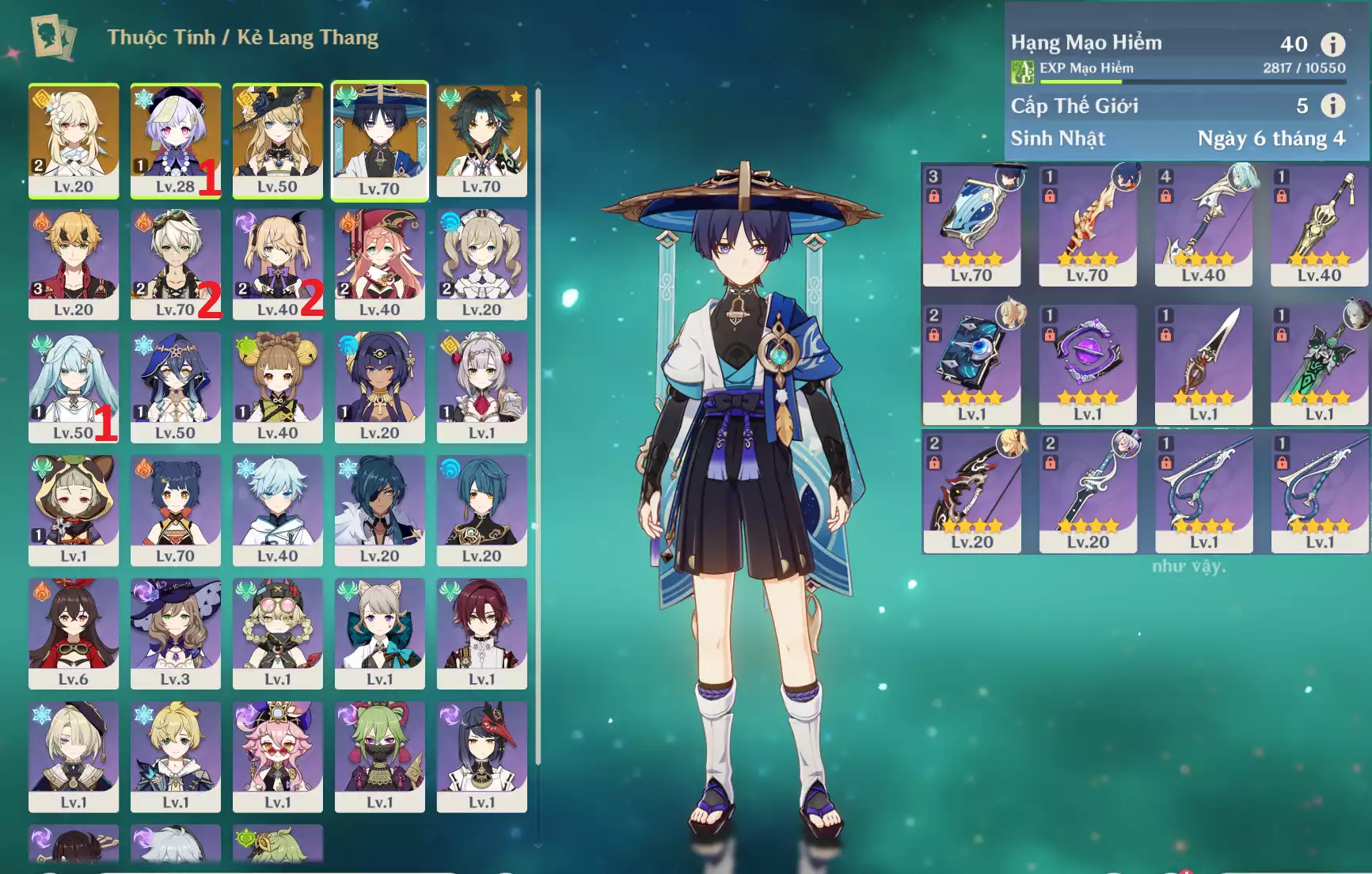Open Barbara's character tile
Screen dimensions: 1372x874
[x=481, y=264]
